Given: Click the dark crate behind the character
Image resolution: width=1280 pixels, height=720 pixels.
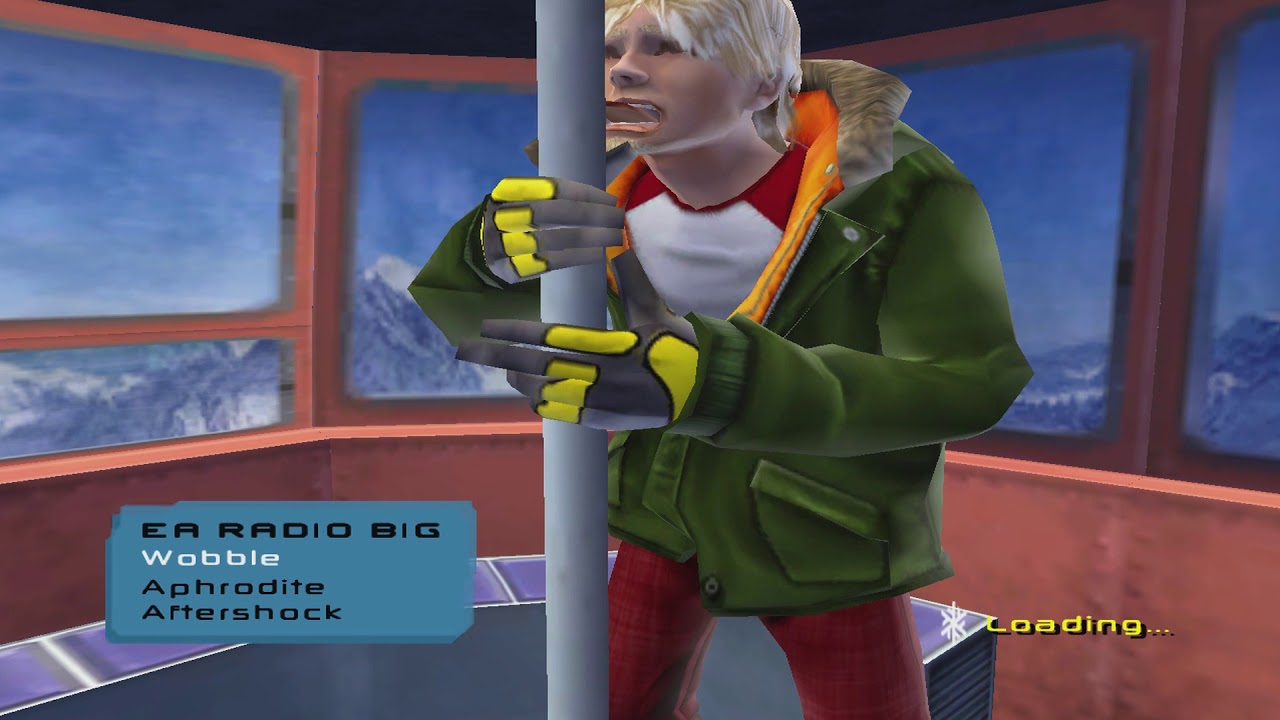Looking at the screenshot, I should (x=960, y=680).
